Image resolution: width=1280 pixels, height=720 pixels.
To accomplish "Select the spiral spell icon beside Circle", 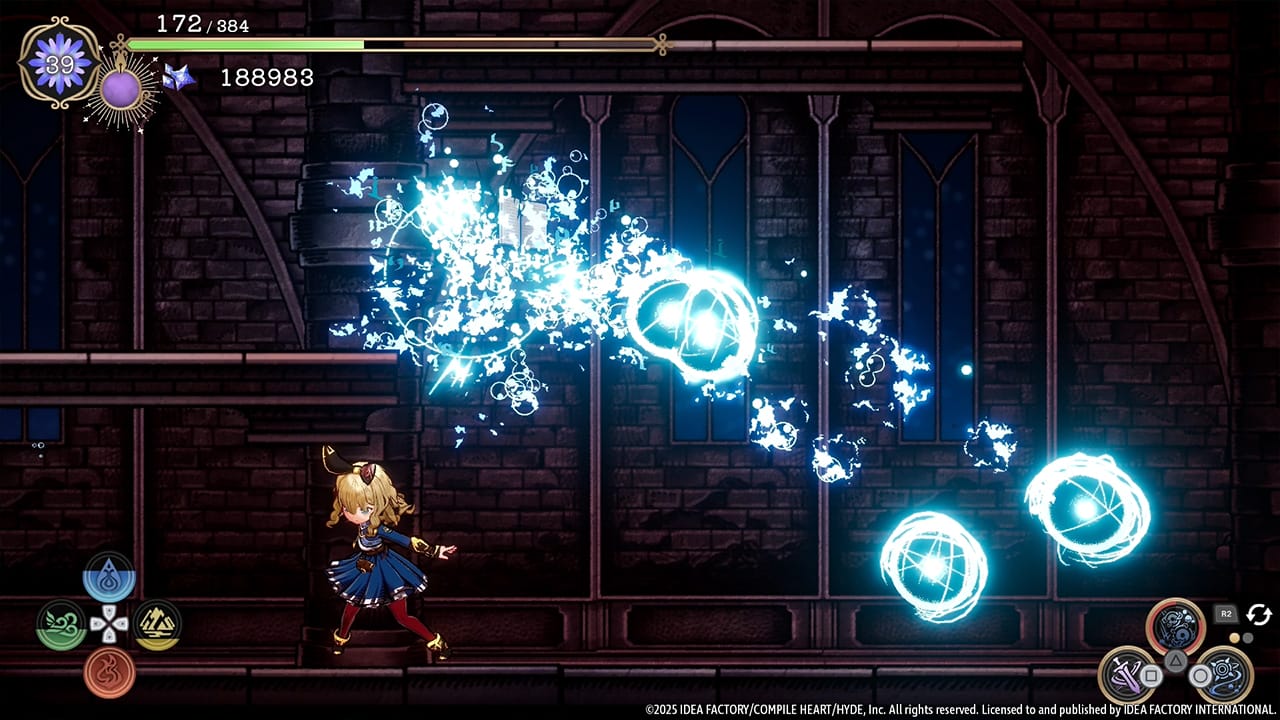I will [1224, 672].
